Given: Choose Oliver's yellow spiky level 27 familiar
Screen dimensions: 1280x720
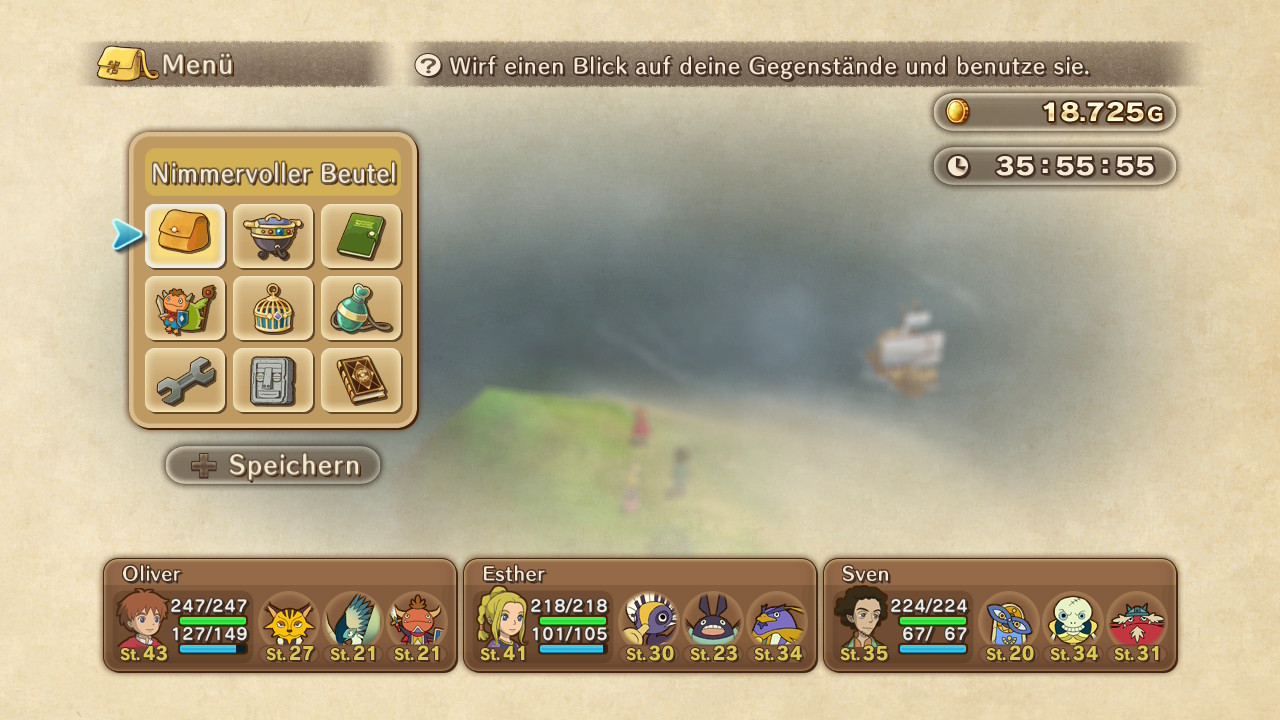Looking at the screenshot, I should tap(288, 622).
